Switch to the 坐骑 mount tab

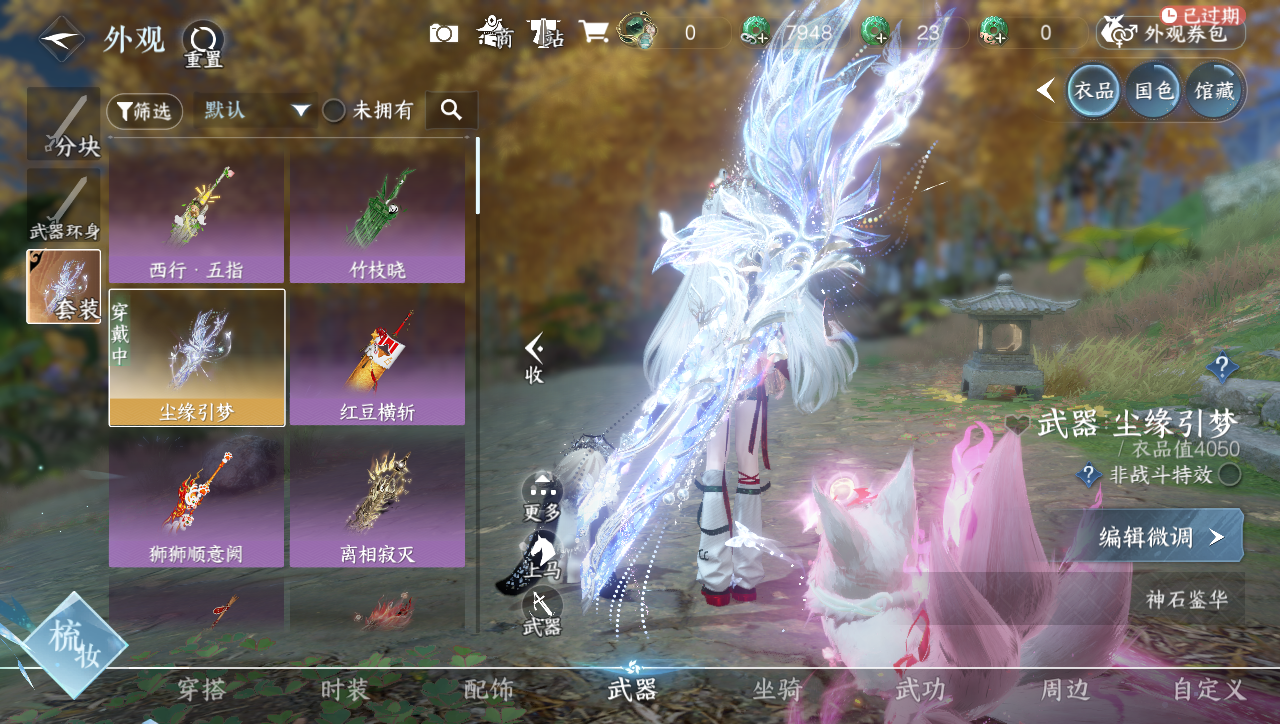(x=777, y=689)
